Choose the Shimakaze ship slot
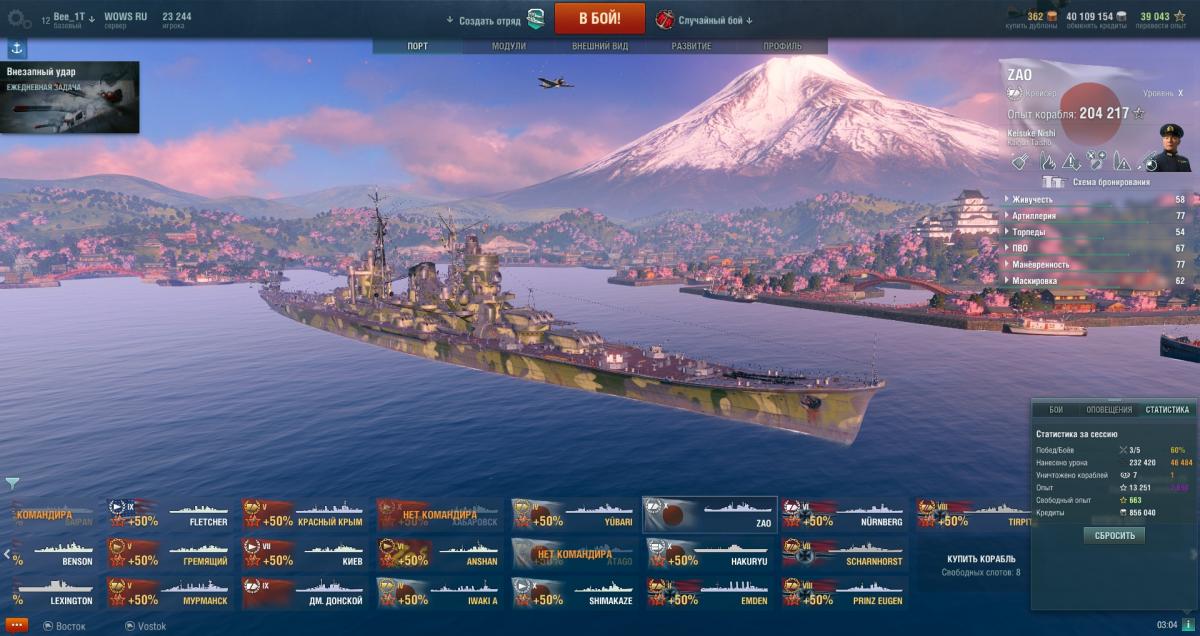This screenshot has height=636, width=1200. 574,593
